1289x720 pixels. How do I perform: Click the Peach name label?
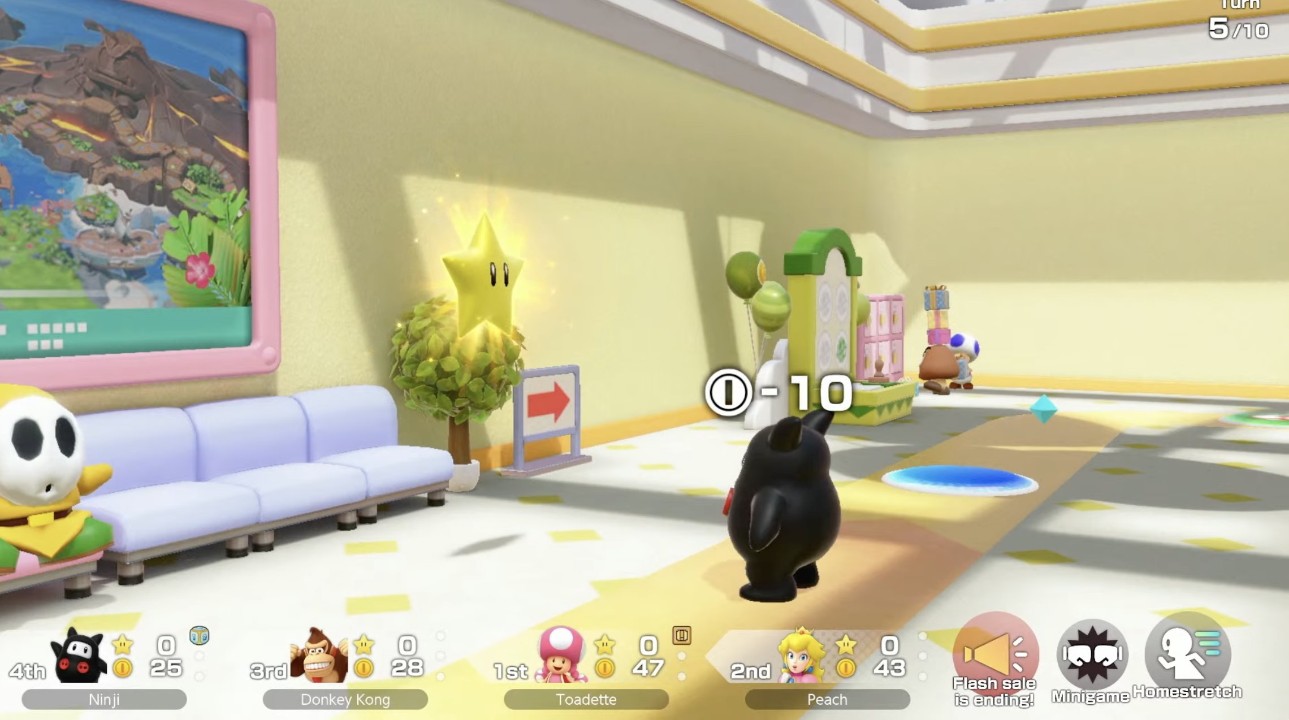point(827,700)
